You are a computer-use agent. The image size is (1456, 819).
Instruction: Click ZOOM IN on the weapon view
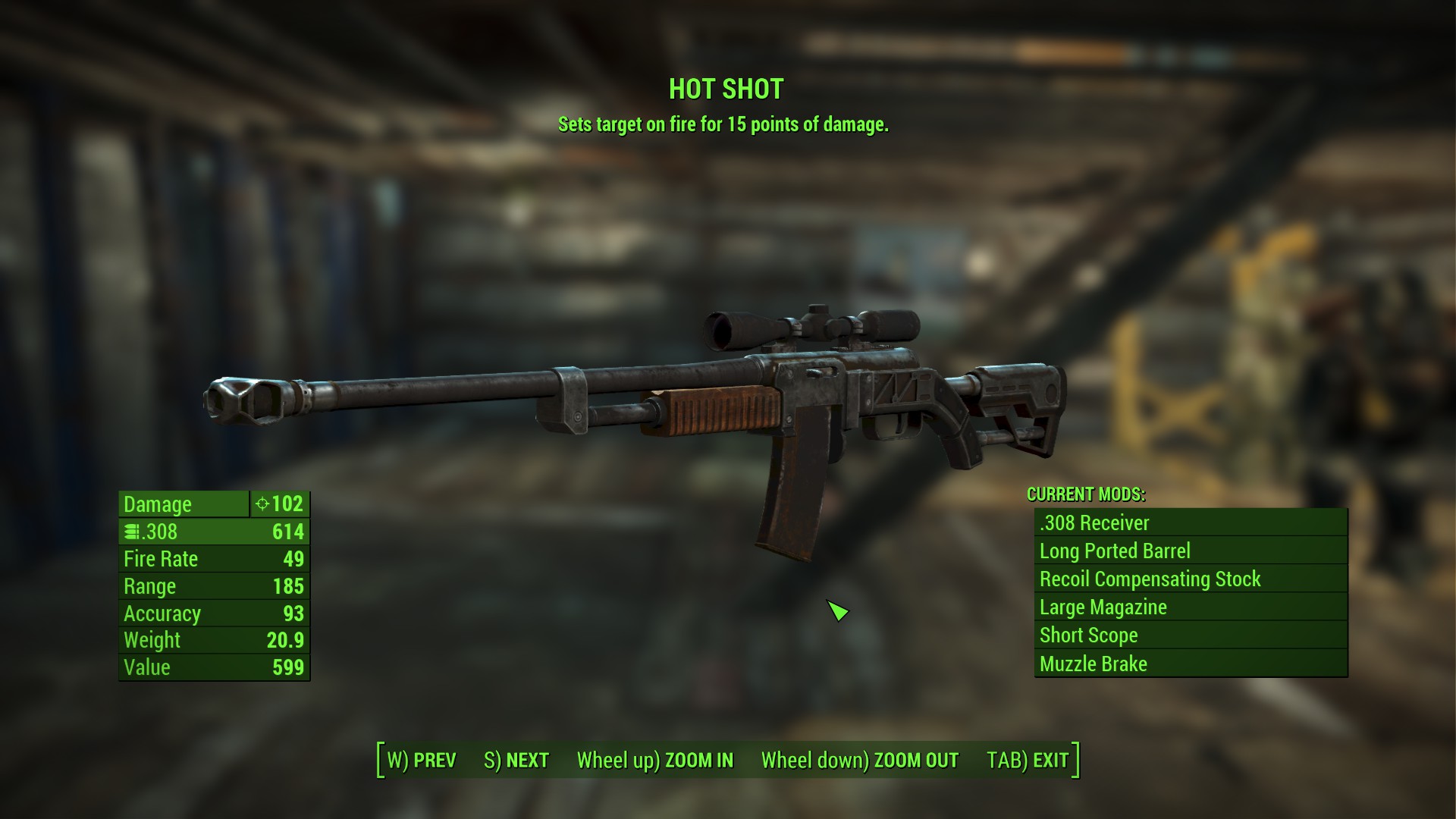[x=655, y=760]
